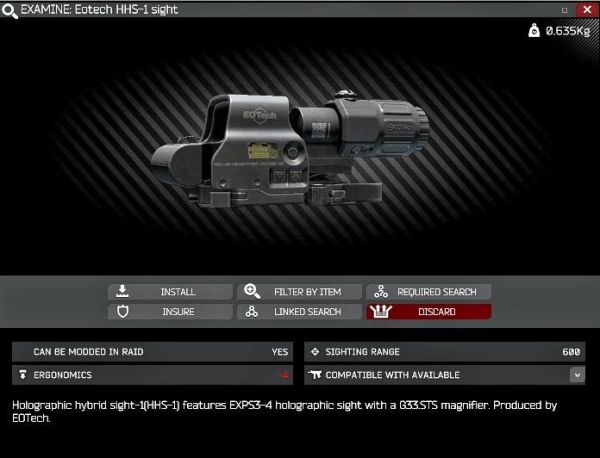The image size is (600, 458).
Task: Run a Required Search for this sight
Action: 428,291
